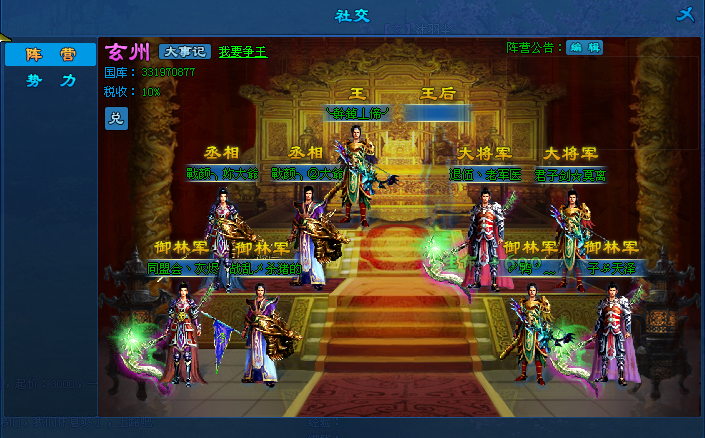Select 大将军 player 君子剑&莫离

(570, 173)
